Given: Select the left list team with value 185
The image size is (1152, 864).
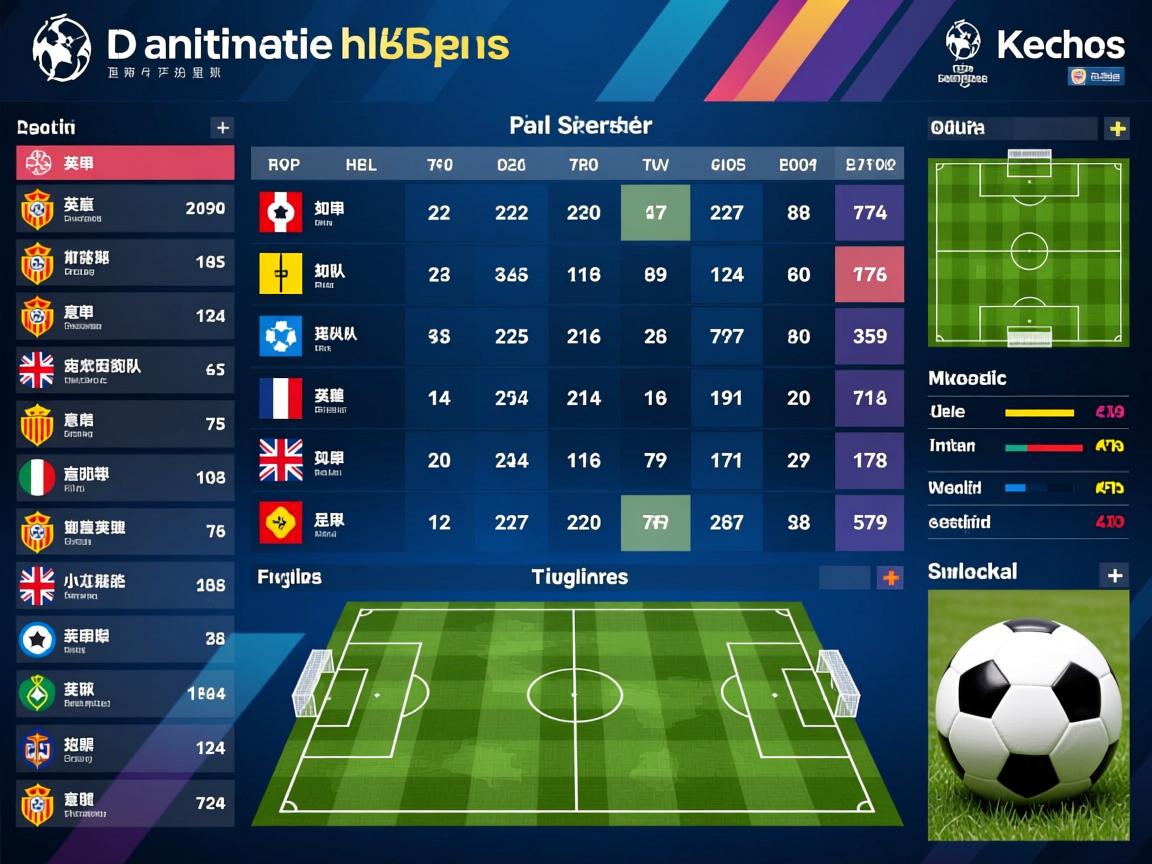Looking at the screenshot, I should [x=125, y=263].
